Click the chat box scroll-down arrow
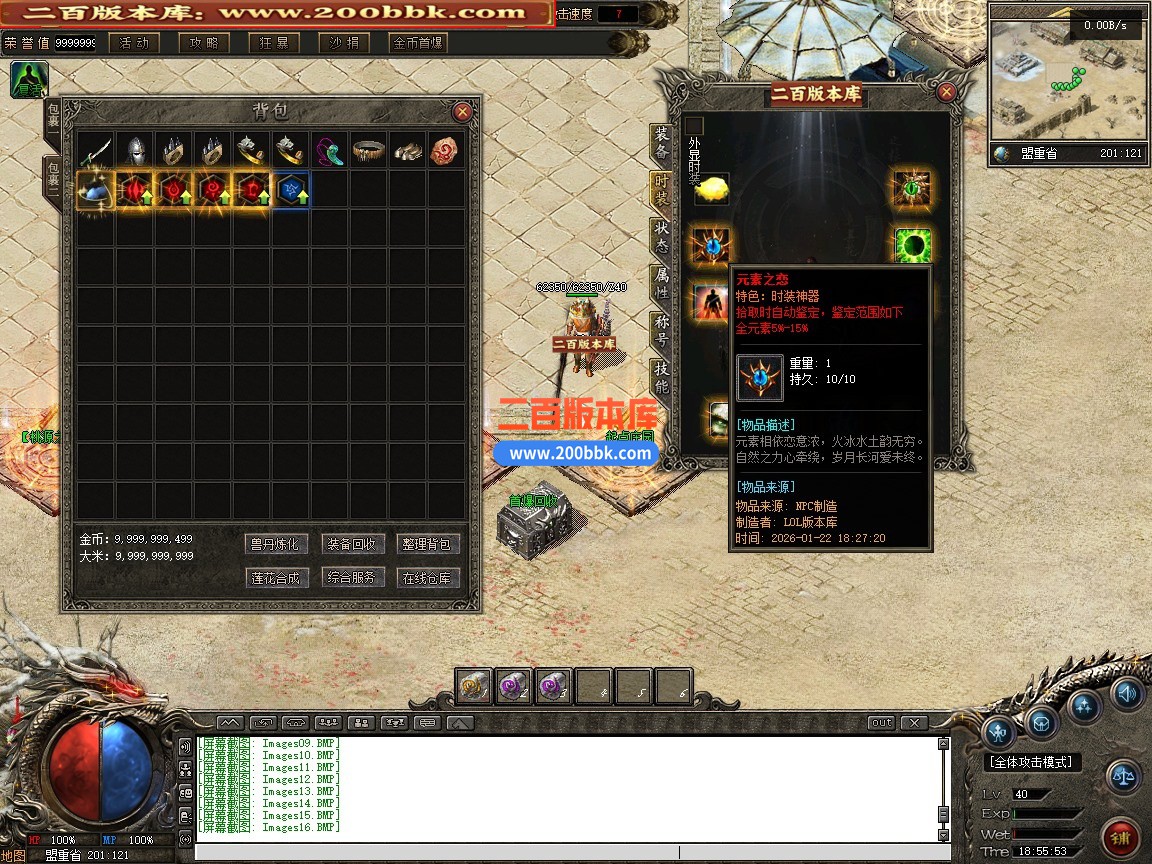The image size is (1152, 864). 943,834
